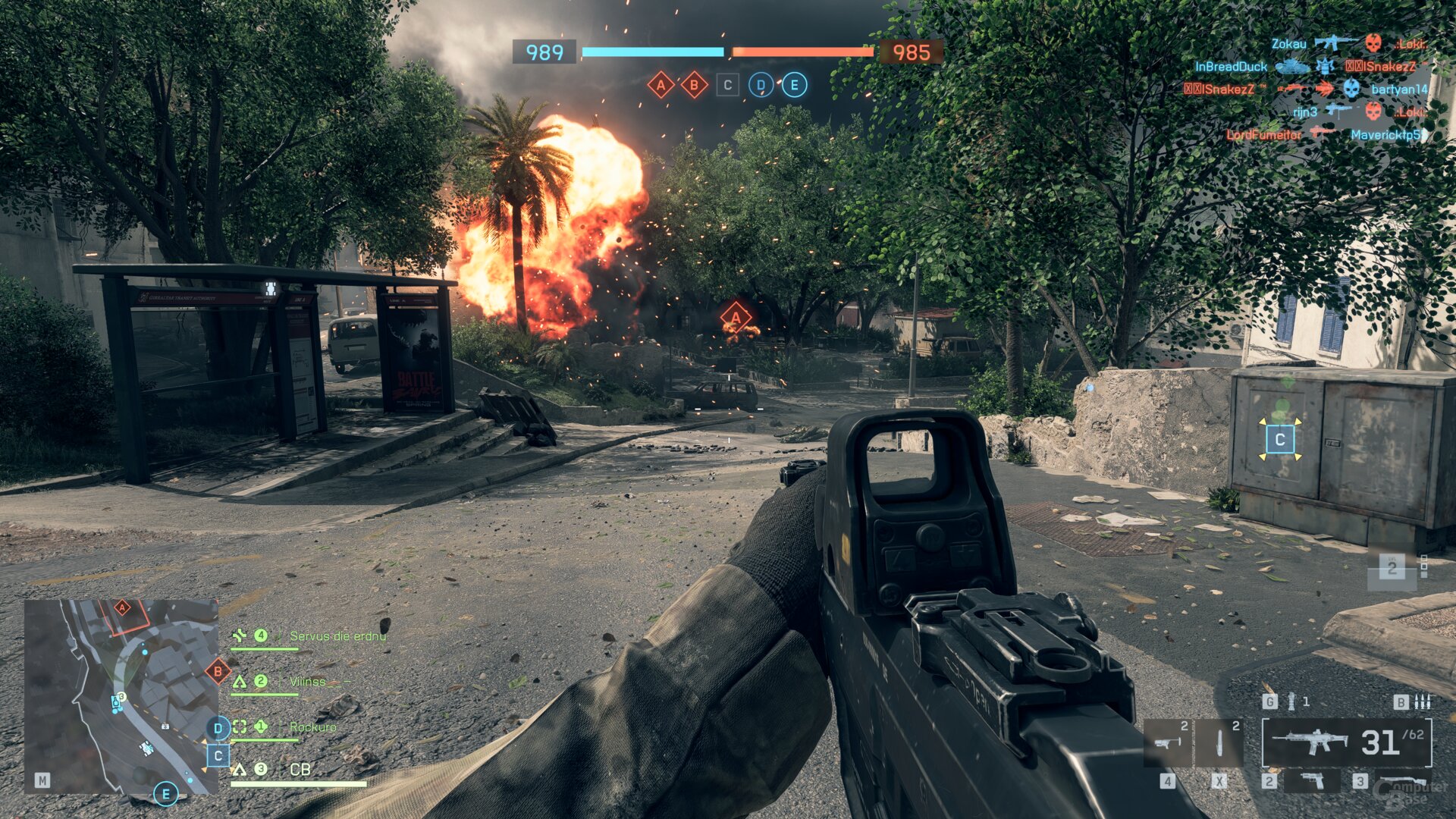The width and height of the screenshot is (1456, 819).
Task: Select squad member CB
Action: (300, 770)
